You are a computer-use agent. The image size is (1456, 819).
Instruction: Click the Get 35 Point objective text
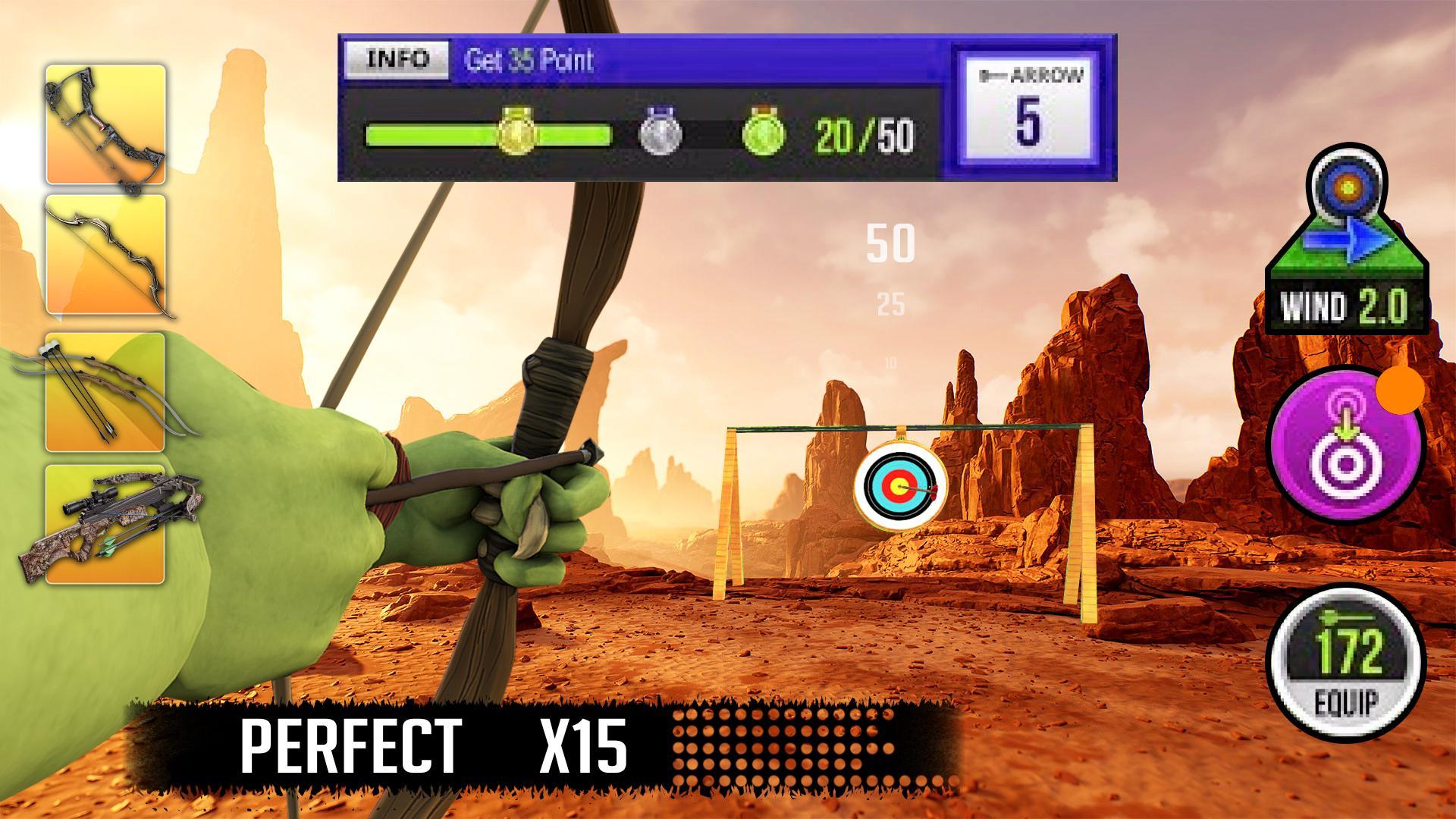[531, 61]
